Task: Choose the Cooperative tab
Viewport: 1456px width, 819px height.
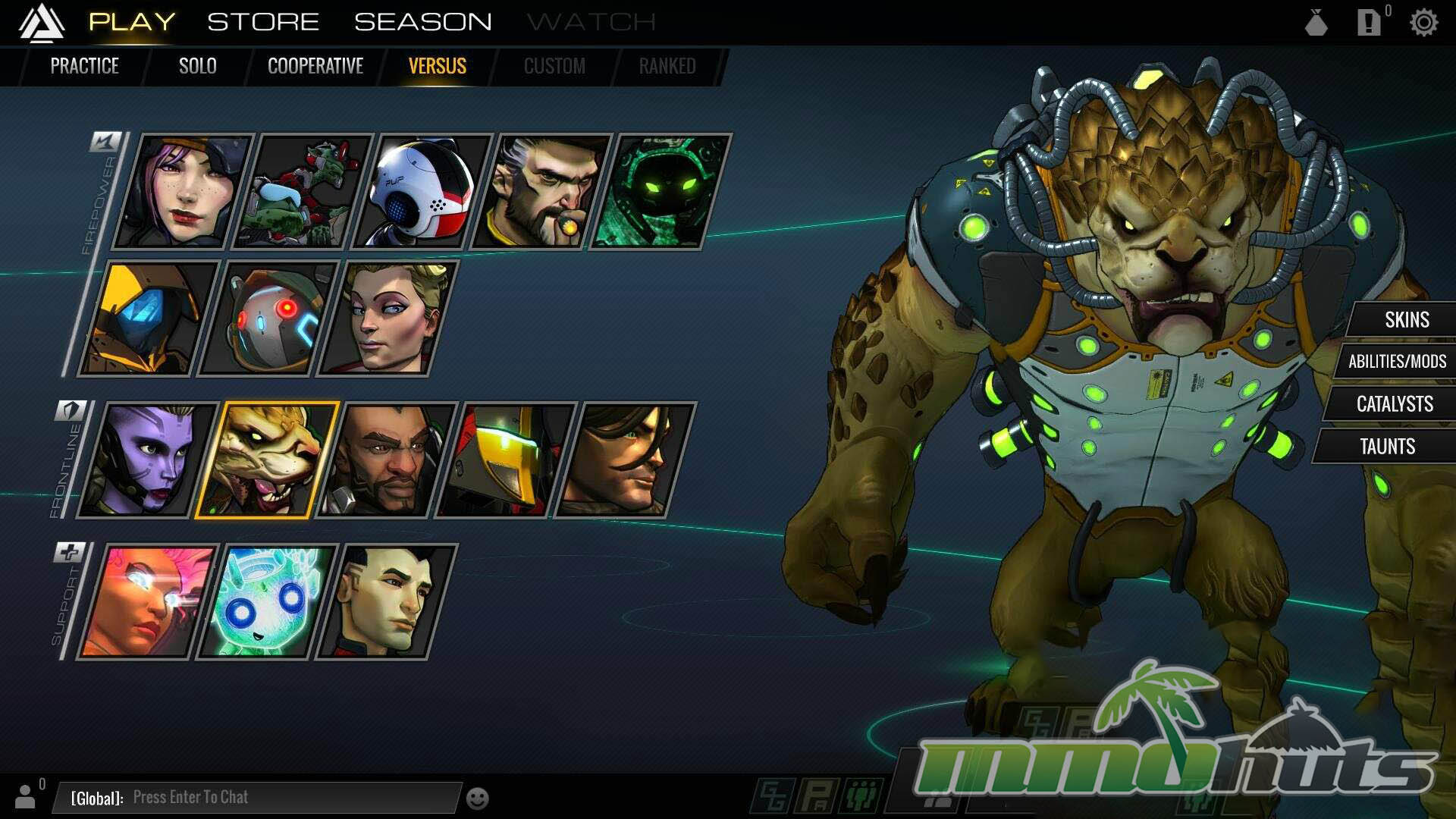Action: click(315, 66)
